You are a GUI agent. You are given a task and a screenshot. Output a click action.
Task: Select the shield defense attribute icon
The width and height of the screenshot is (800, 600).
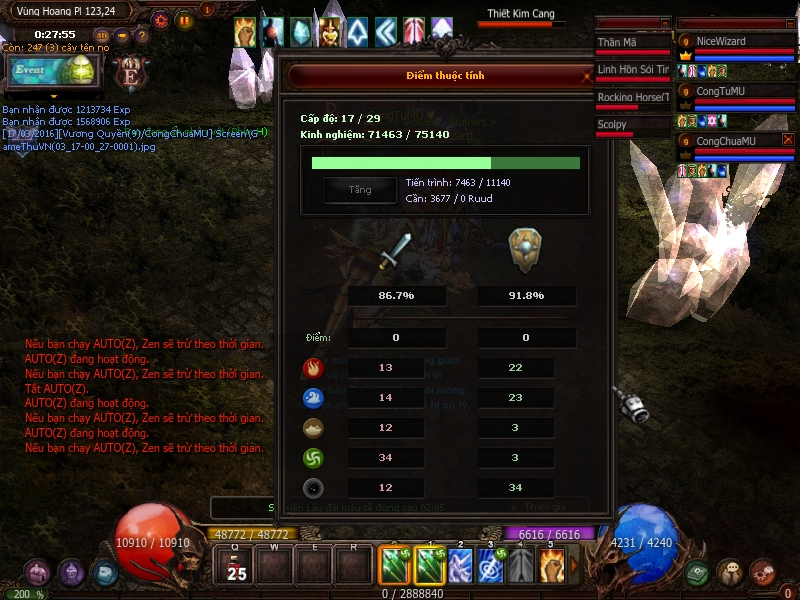[526, 250]
